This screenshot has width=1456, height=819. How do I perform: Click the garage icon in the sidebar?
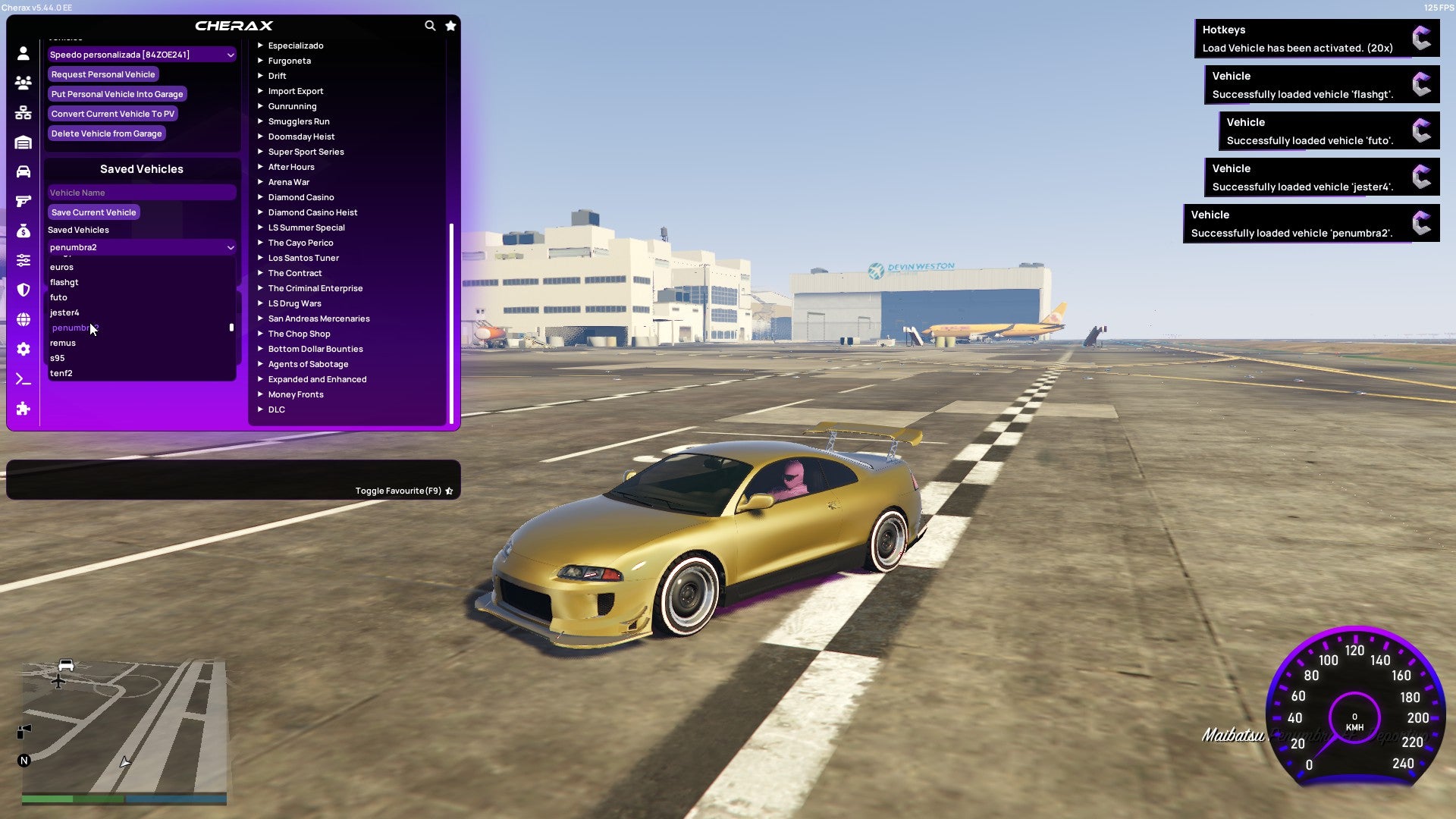tap(23, 141)
